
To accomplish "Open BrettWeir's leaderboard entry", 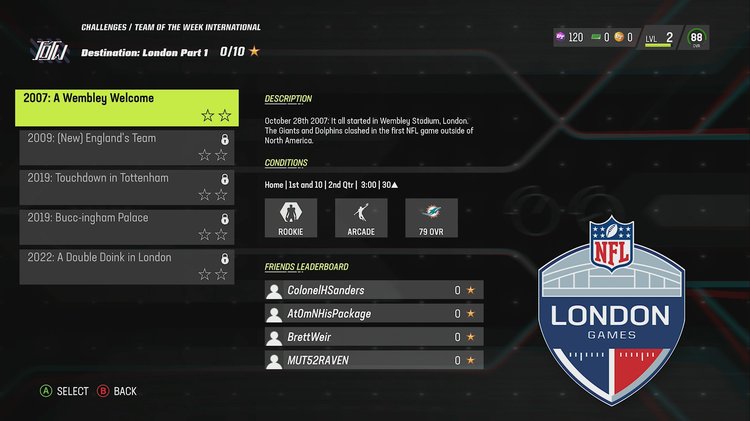I will click(374, 337).
